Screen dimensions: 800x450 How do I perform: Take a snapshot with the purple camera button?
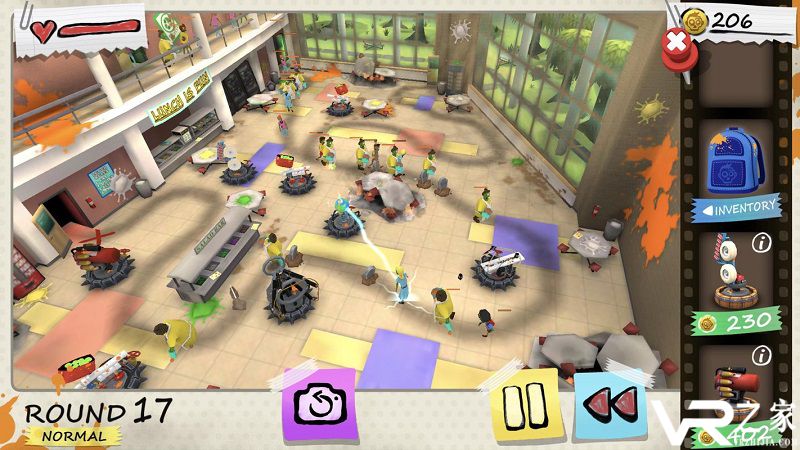coord(320,405)
